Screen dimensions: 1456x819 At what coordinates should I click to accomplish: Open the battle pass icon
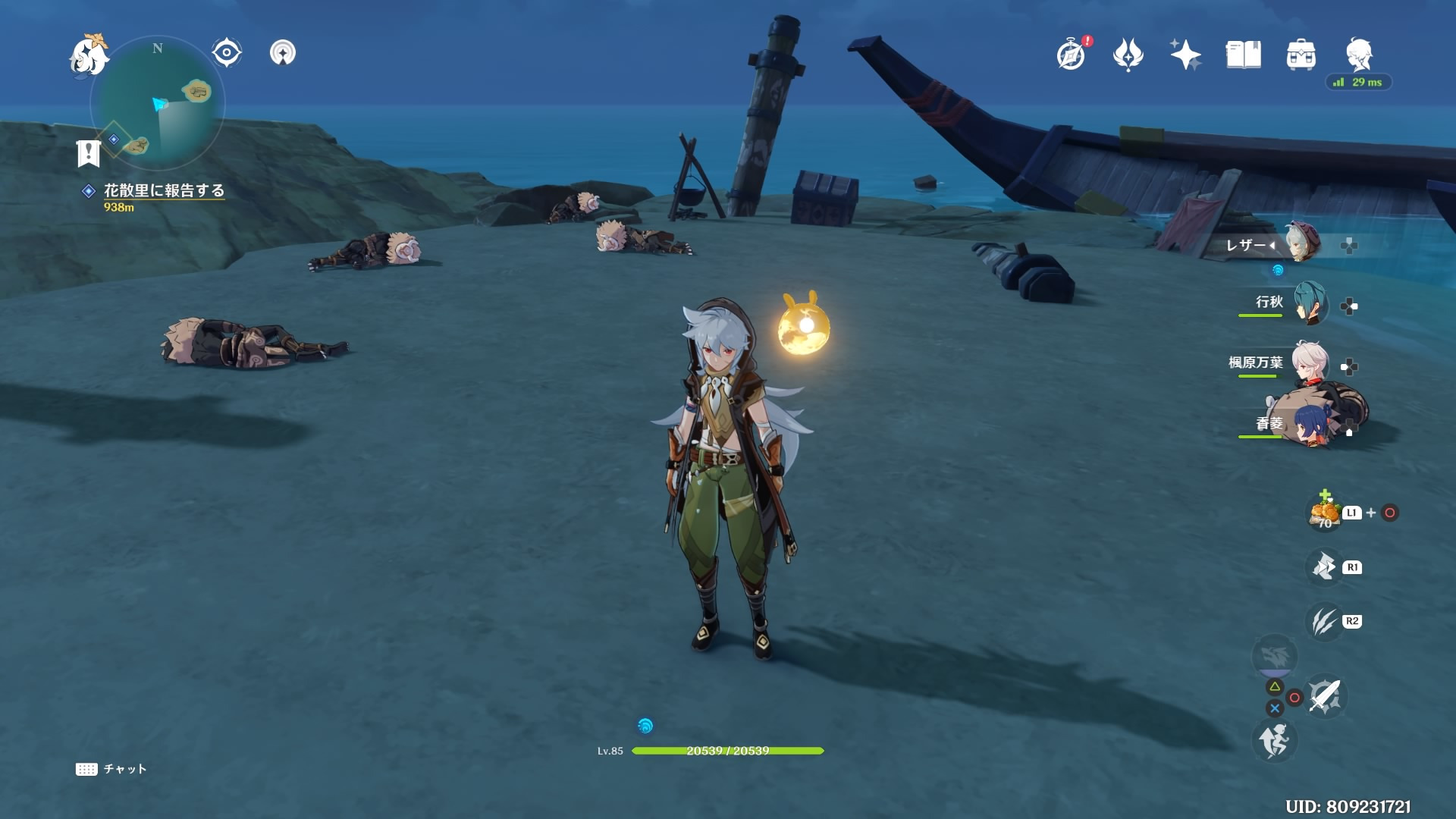(x=1128, y=55)
